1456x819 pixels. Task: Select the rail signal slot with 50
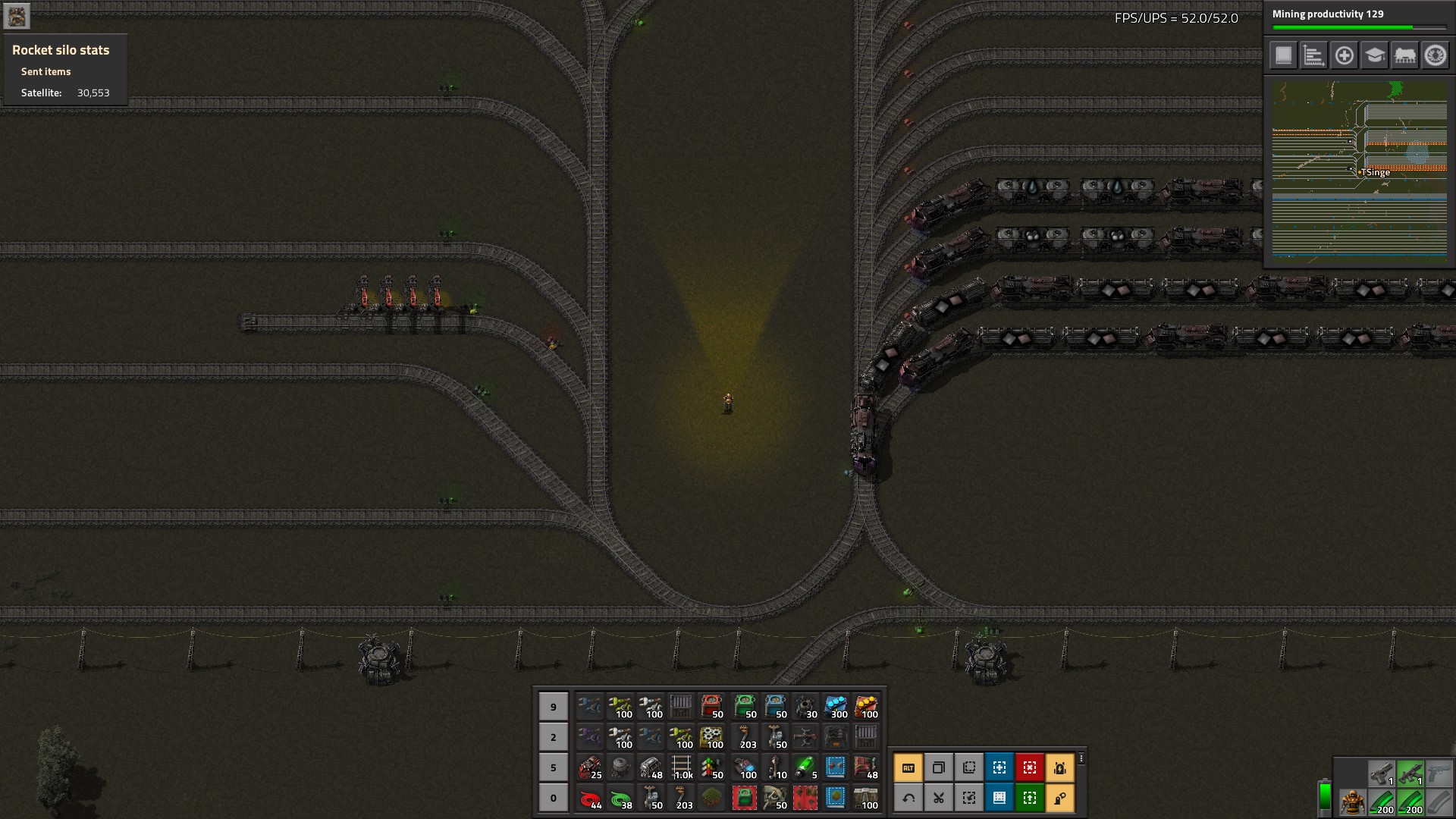711,767
